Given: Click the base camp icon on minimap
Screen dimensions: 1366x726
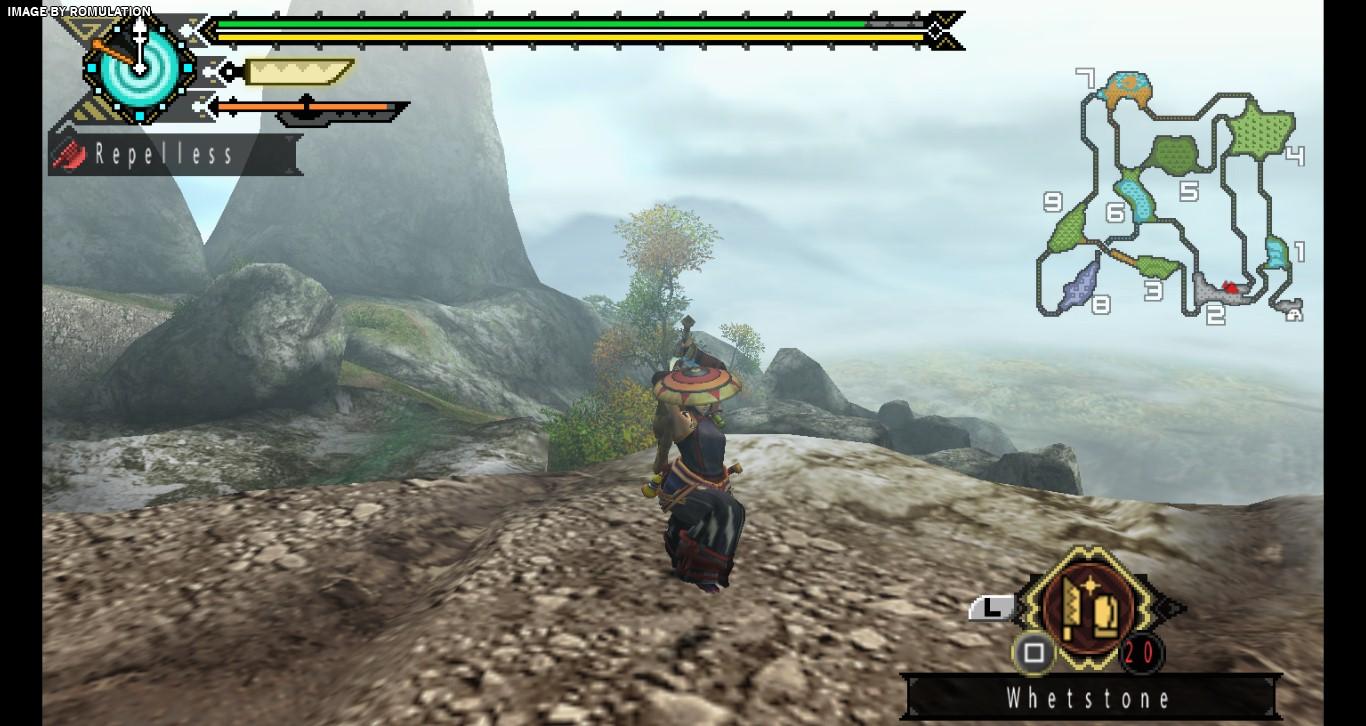Looking at the screenshot, I should pyautogui.click(x=1295, y=313).
